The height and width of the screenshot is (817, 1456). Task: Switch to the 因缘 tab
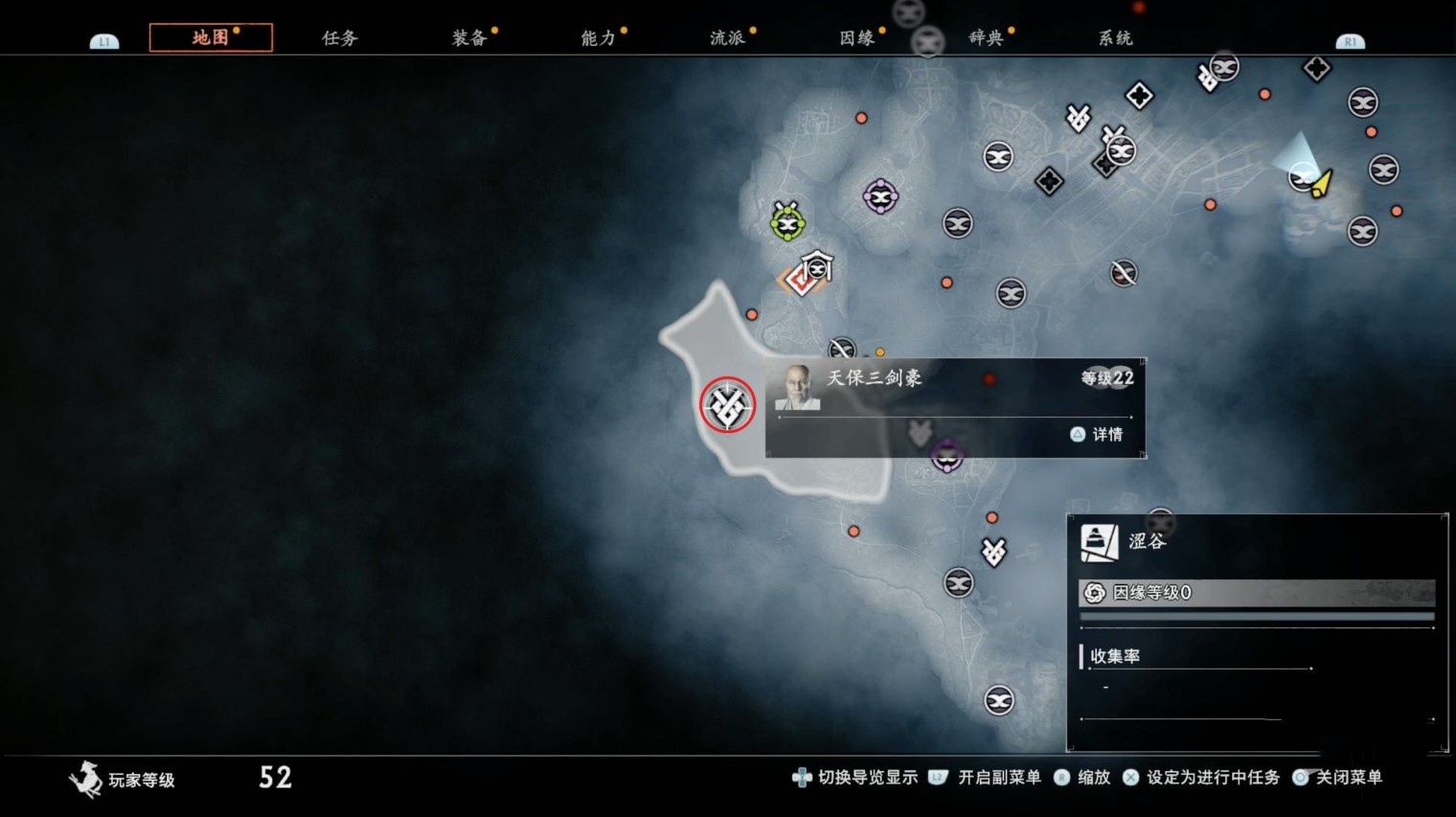pos(856,38)
